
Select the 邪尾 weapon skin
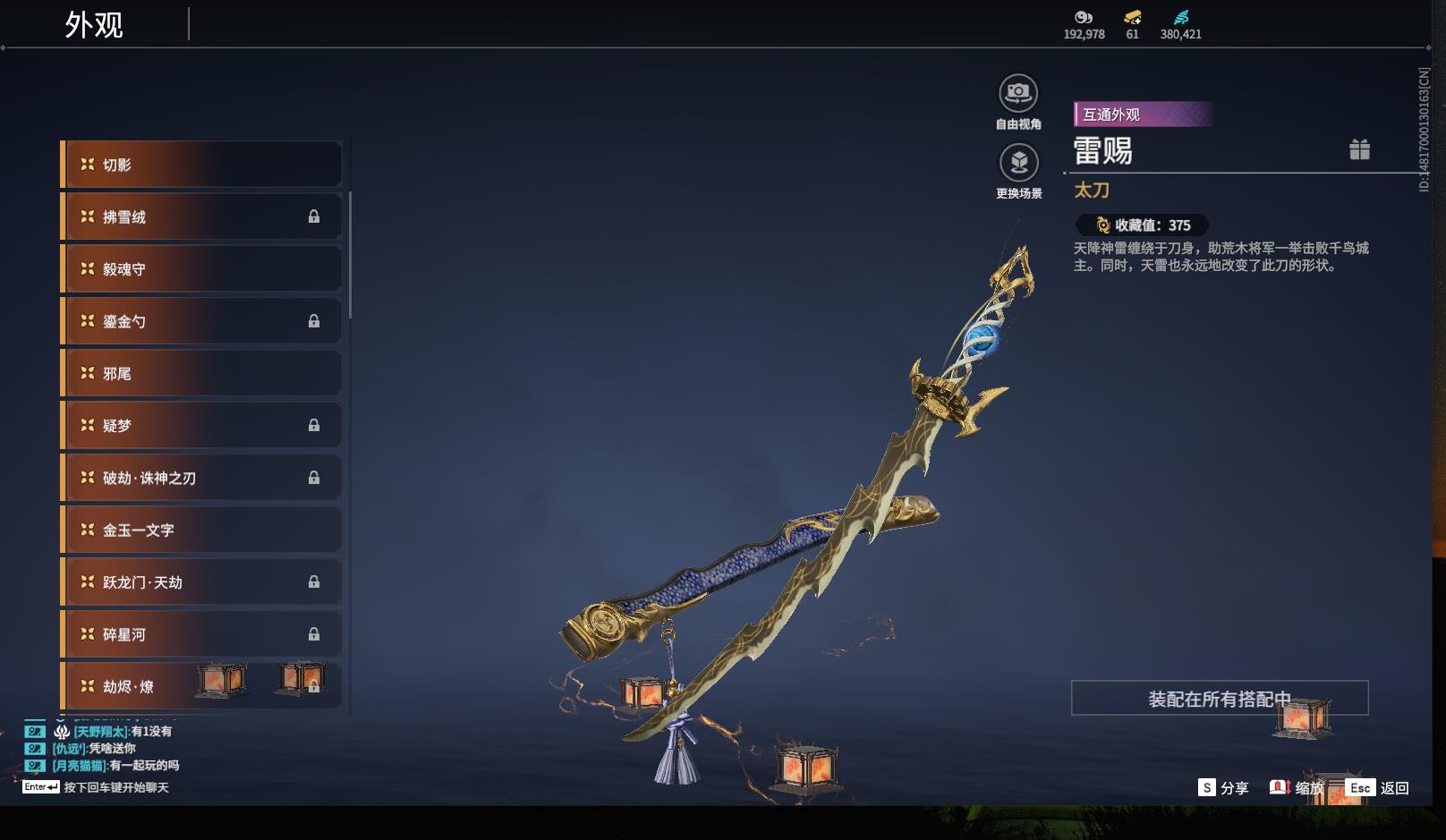201,373
